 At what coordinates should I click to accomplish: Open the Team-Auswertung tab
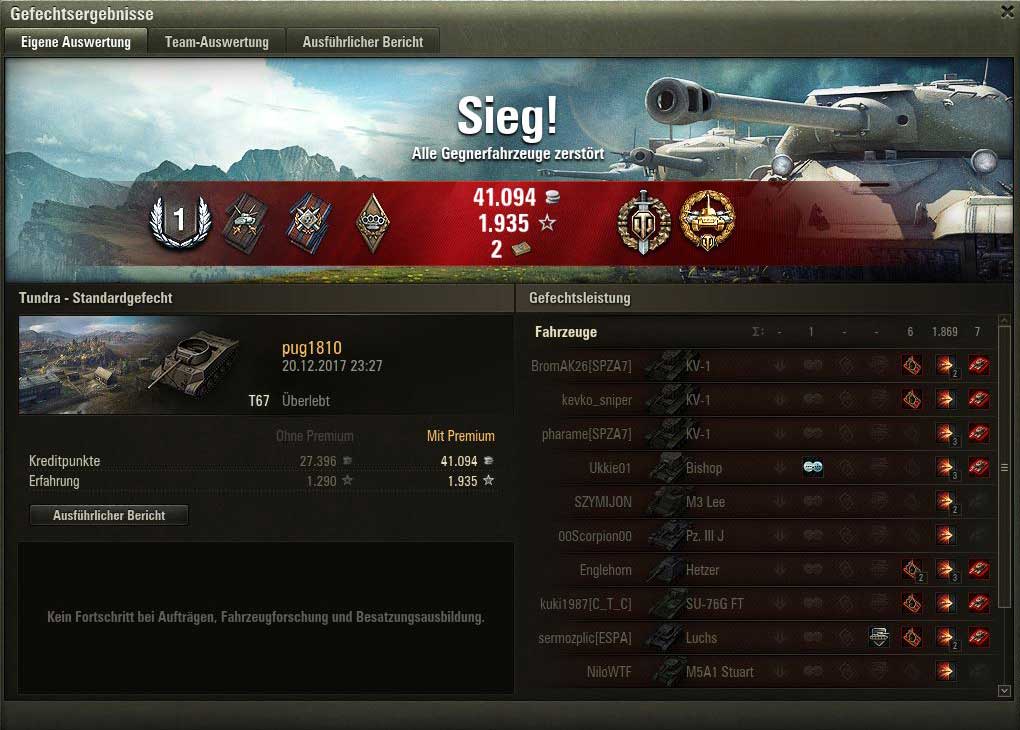217,42
